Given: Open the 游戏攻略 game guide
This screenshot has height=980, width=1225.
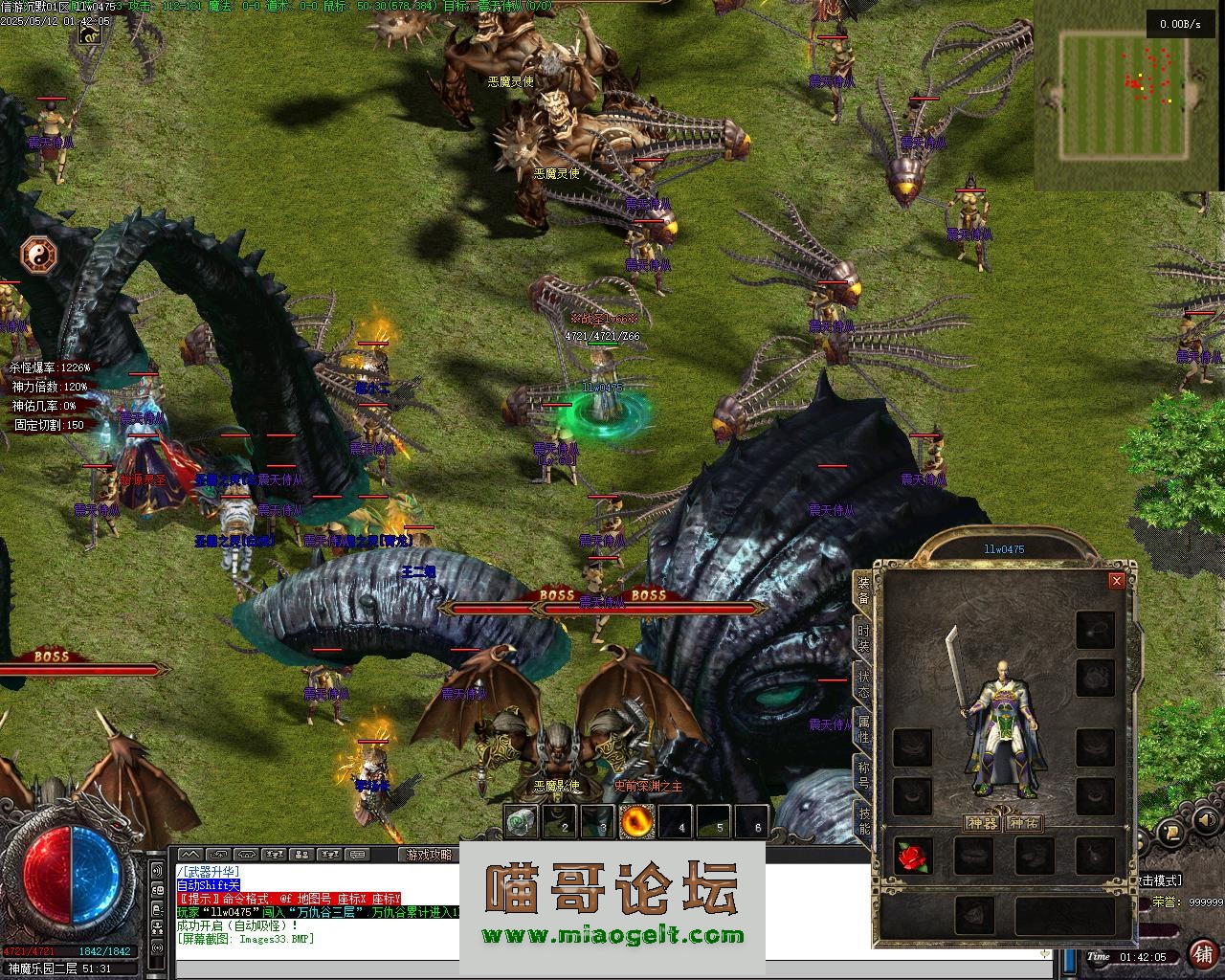Looking at the screenshot, I should tap(428, 855).
